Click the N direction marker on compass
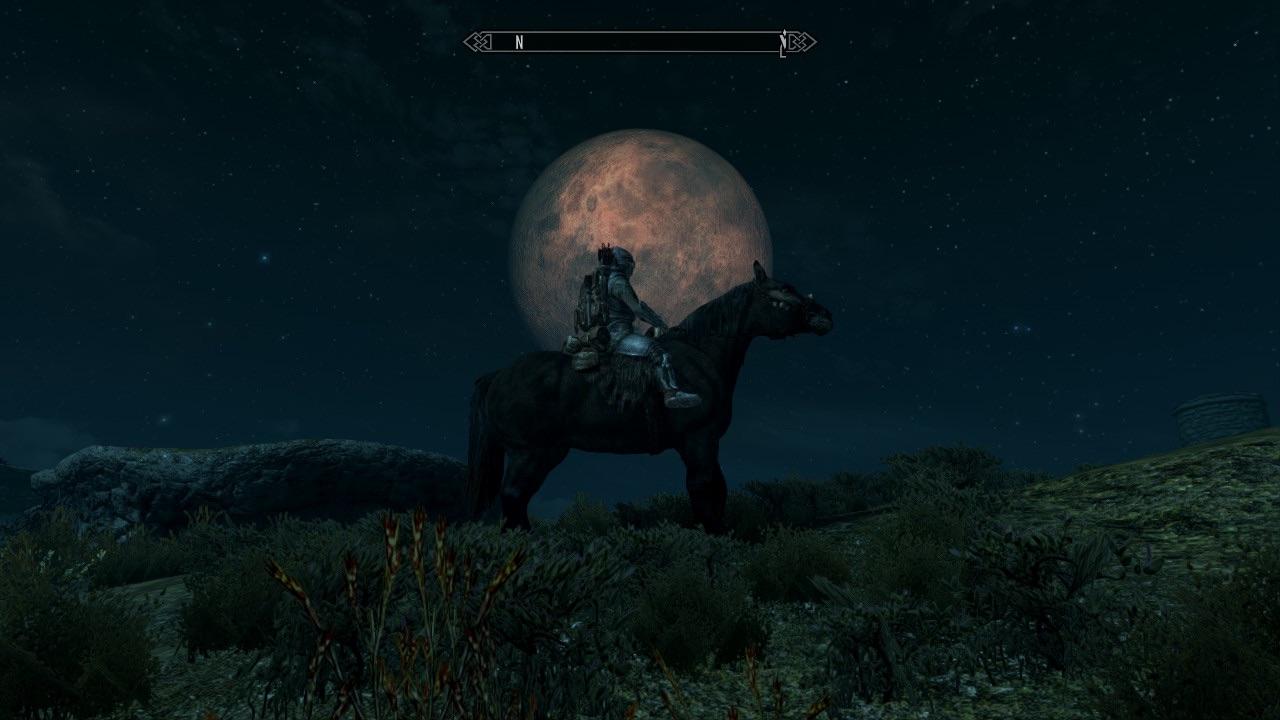This screenshot has height=720, width=1280. click(518, 42)
